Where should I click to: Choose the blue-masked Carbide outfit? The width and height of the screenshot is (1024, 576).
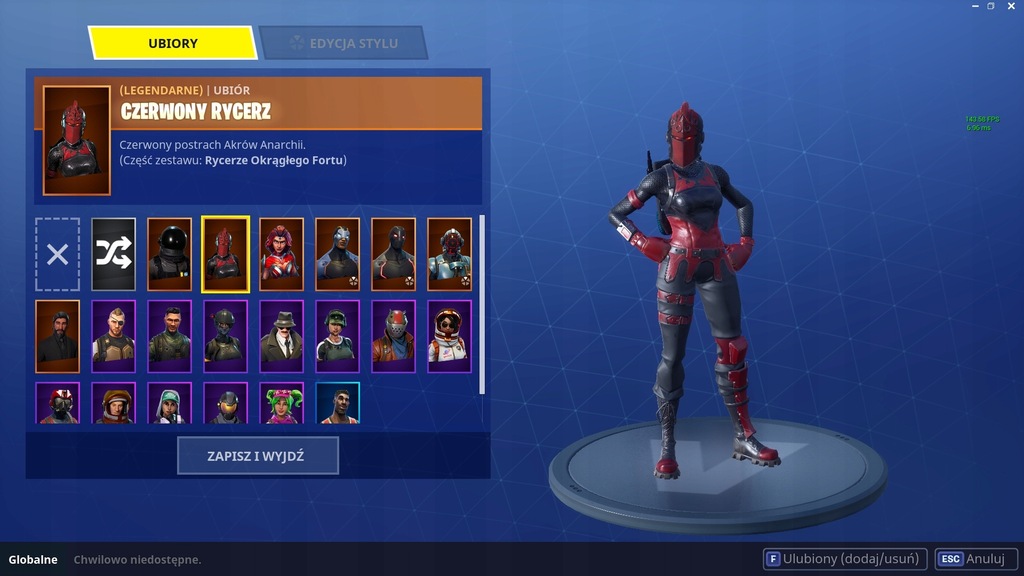tap(338, 254)
